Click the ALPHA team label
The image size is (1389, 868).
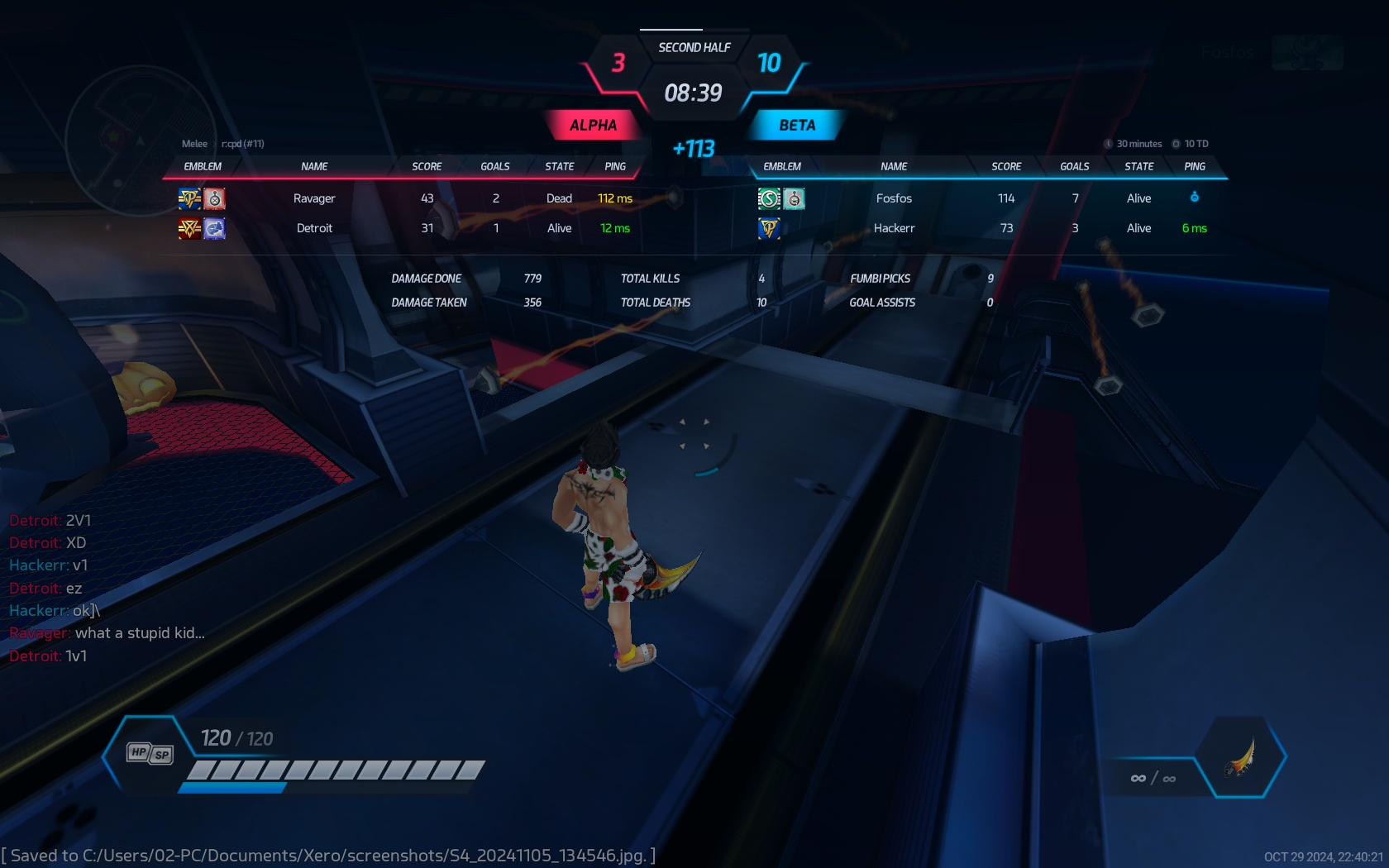[593, 126]
